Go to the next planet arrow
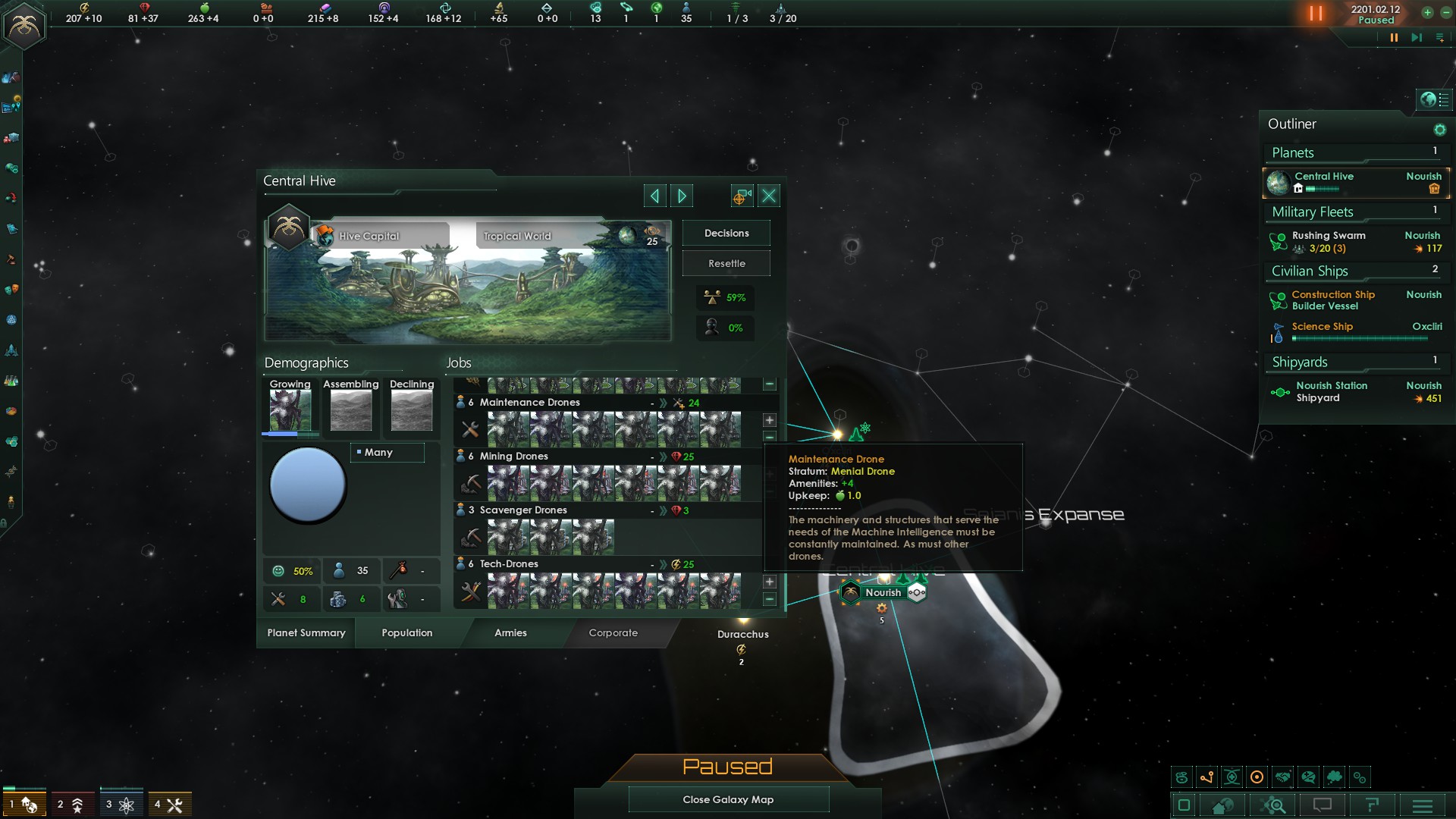The width and height of the screenshot is (1456, 819). 682,196
